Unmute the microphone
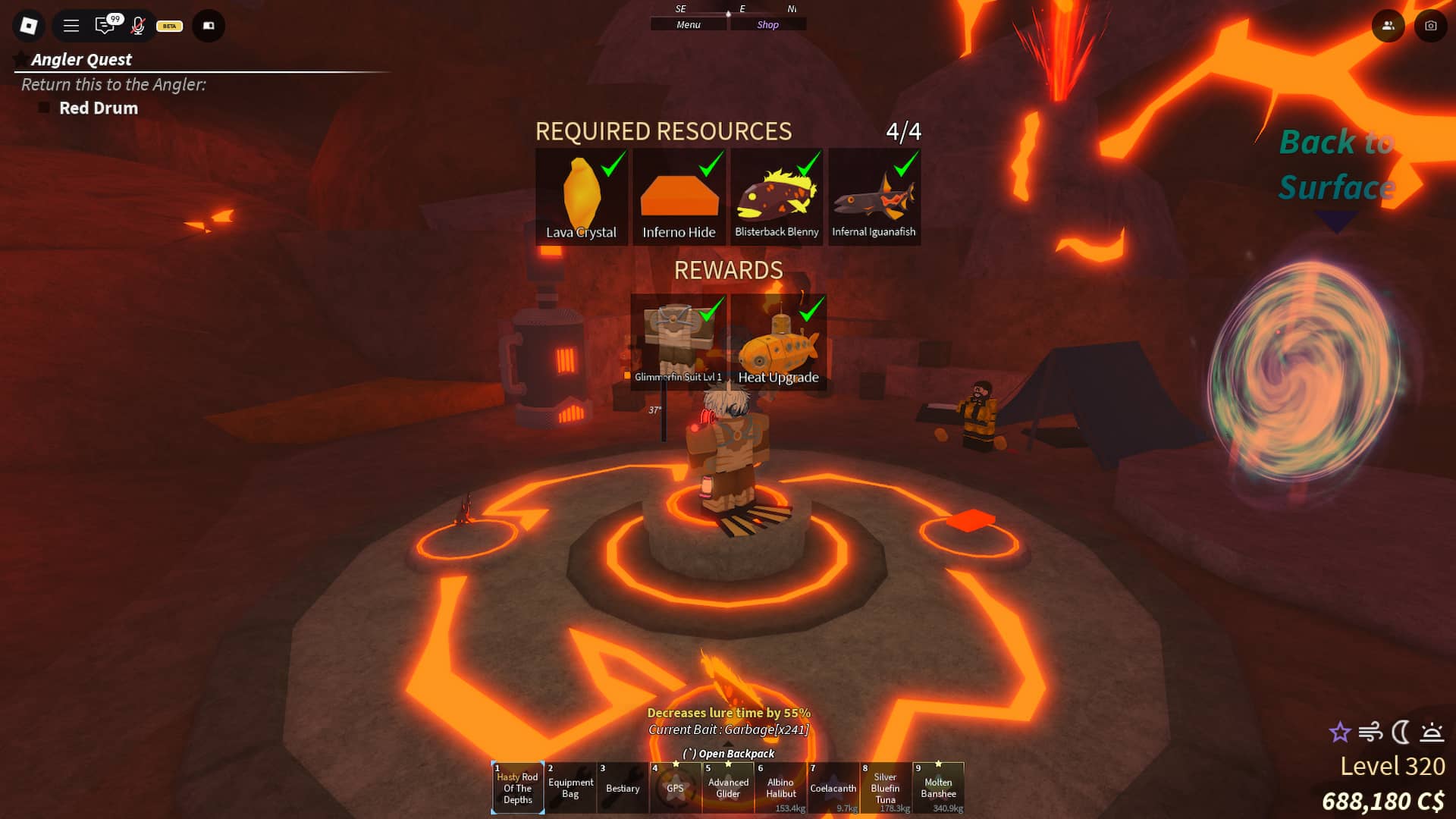 138,25
